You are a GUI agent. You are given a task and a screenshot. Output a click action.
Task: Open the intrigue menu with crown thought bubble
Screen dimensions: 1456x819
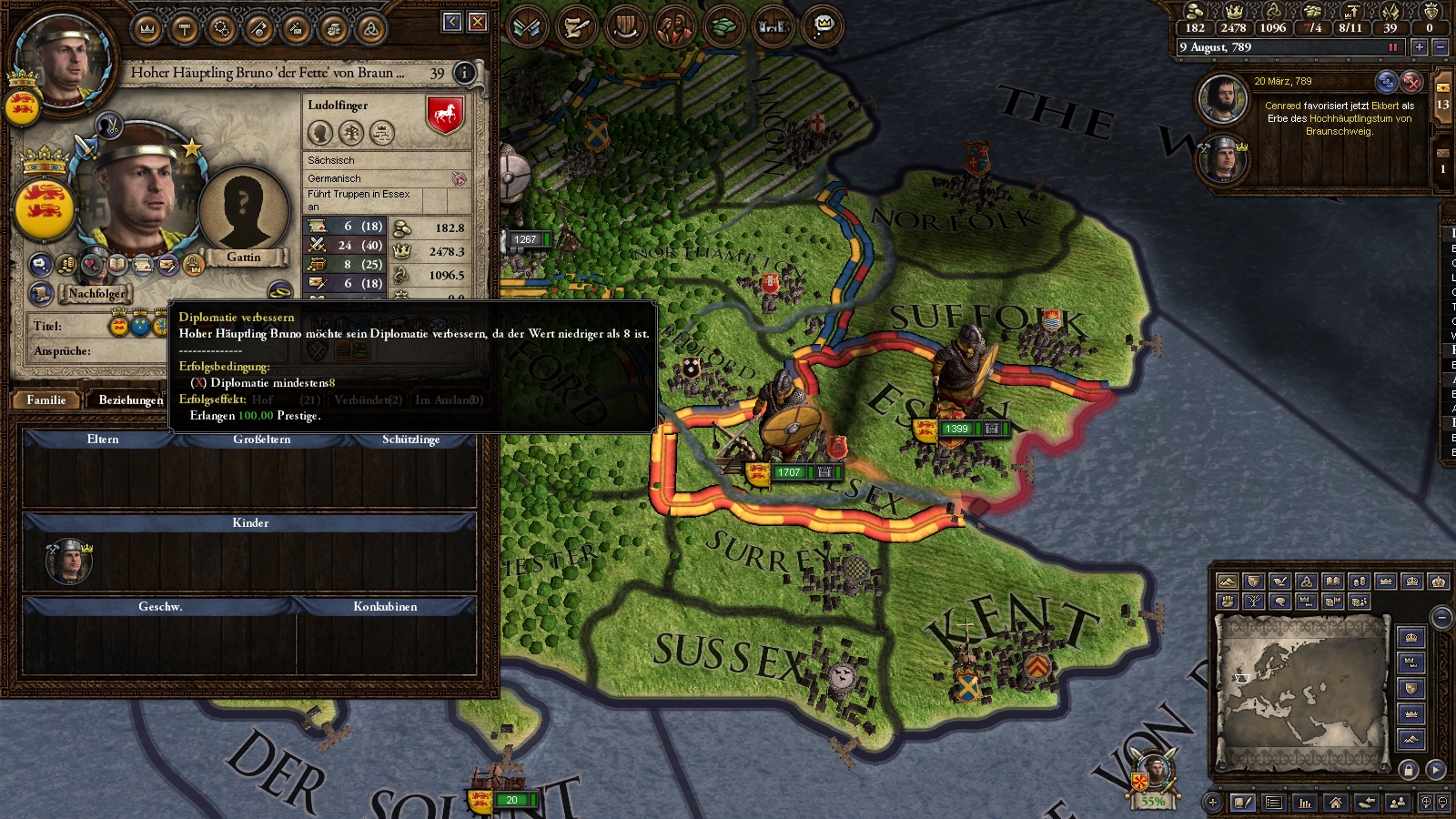click(x=823, y=27)
